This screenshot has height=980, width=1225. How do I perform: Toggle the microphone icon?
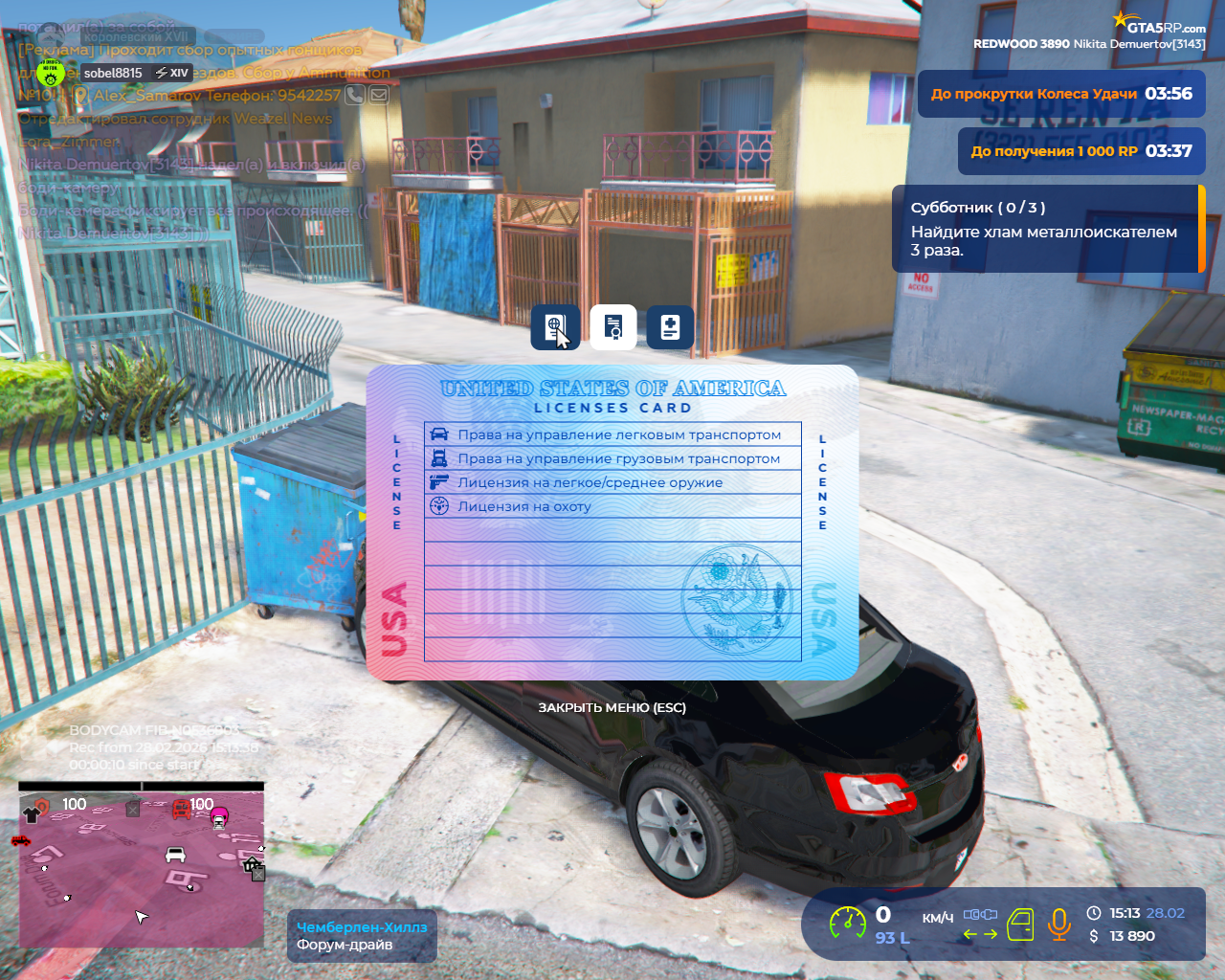(1058, 924)
